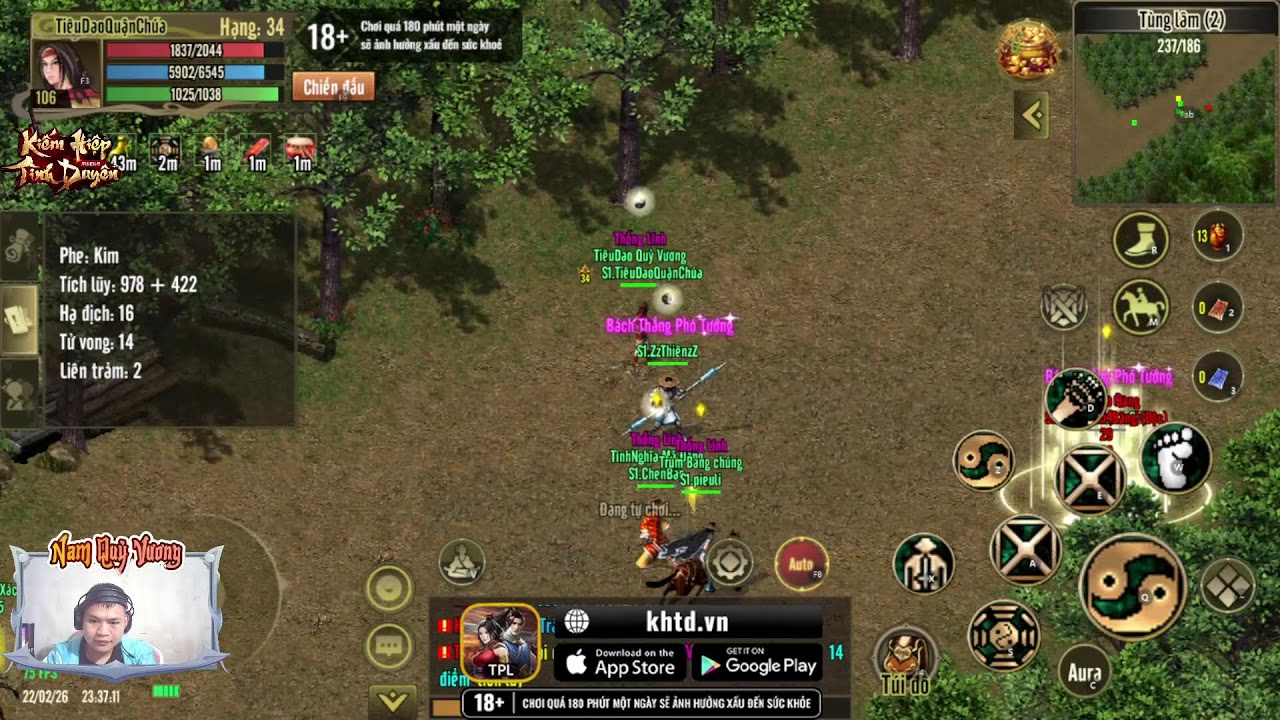This screenshot has width=1280, height=720.
Task: Mount the horse using the rider icon
Action: [x=1141, y=308]
